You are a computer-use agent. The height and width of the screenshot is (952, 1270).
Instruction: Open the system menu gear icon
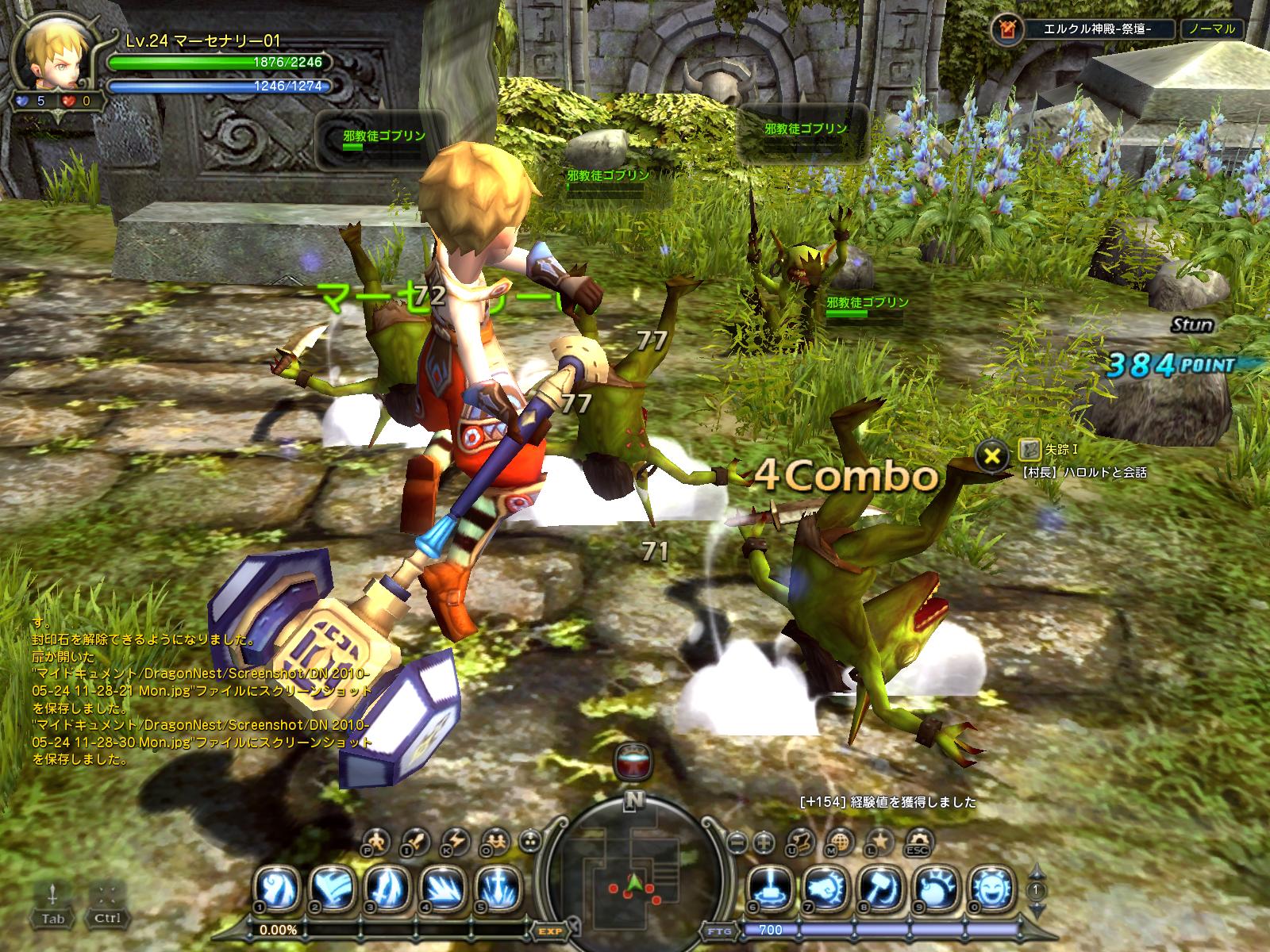(918, 839)
